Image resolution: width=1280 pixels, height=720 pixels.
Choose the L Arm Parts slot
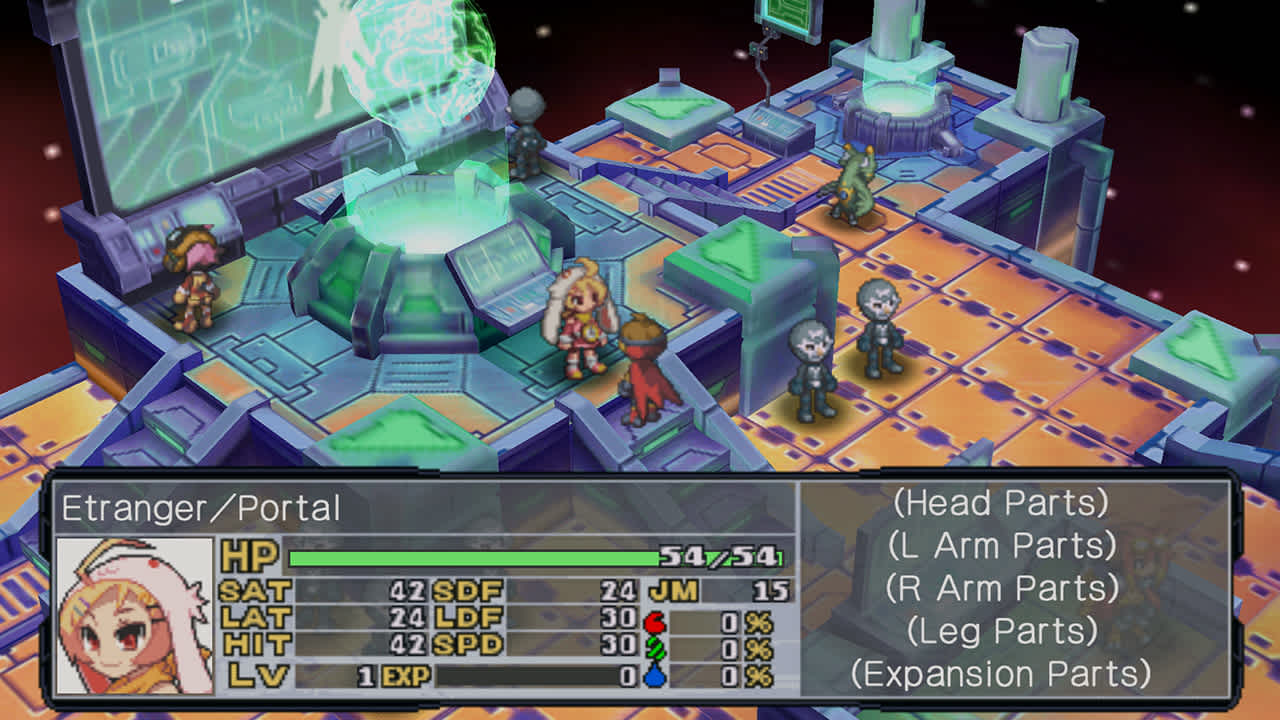click(x=1001, y=545)
